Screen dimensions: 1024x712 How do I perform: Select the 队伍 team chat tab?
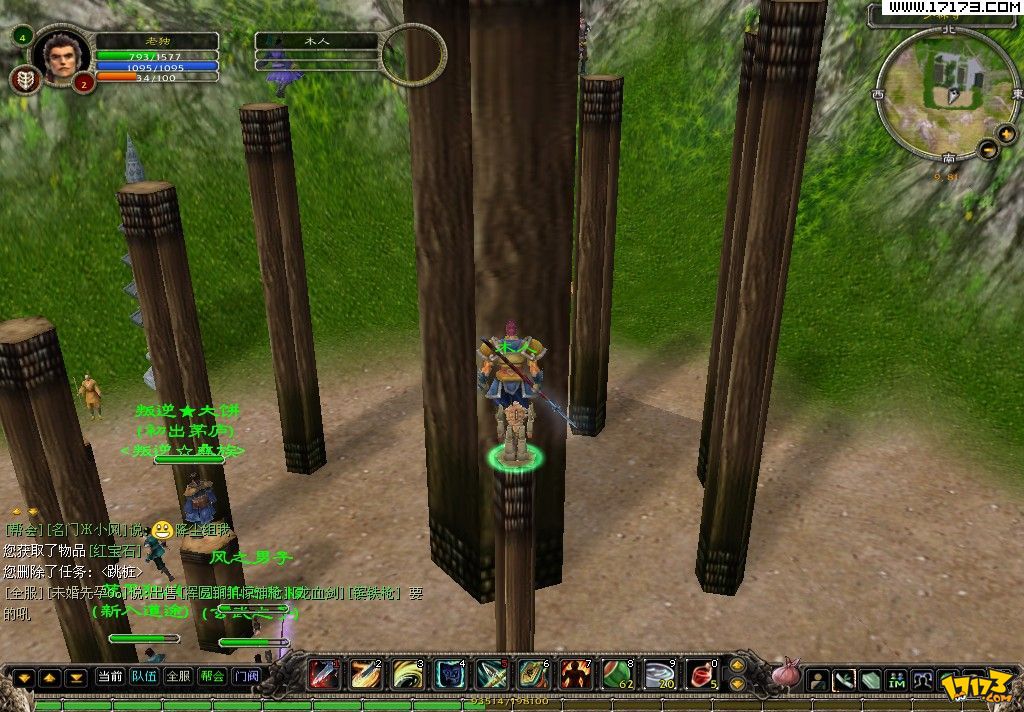[144, 676]
